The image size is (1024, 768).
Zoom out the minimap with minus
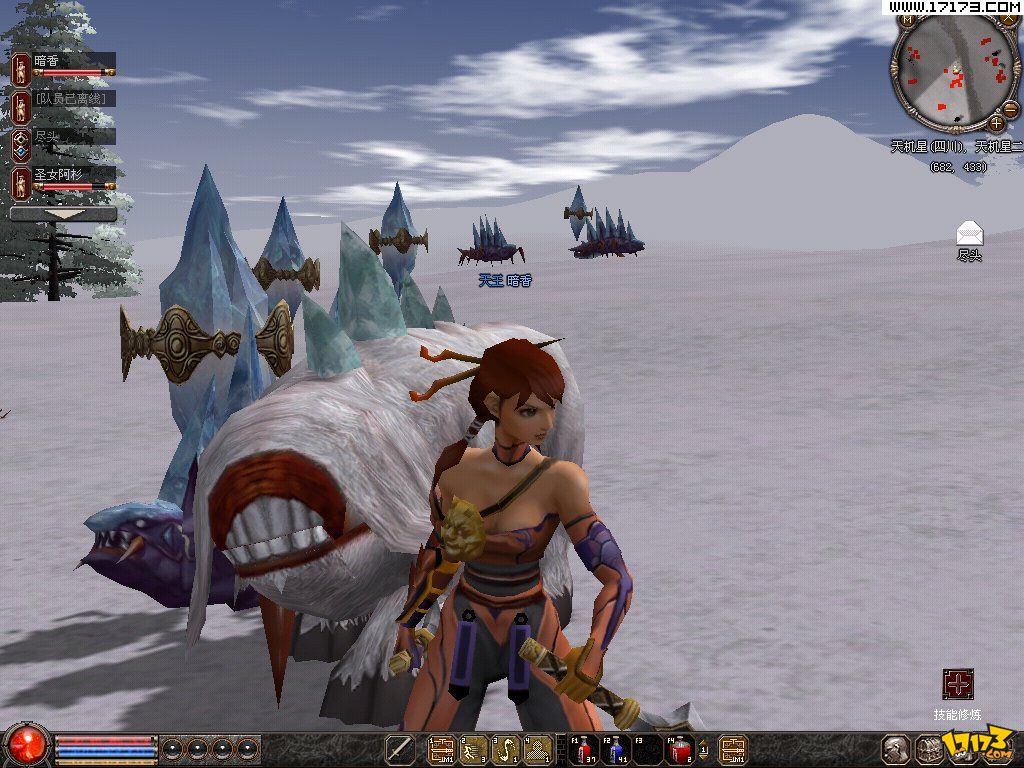coord(1010,110)
